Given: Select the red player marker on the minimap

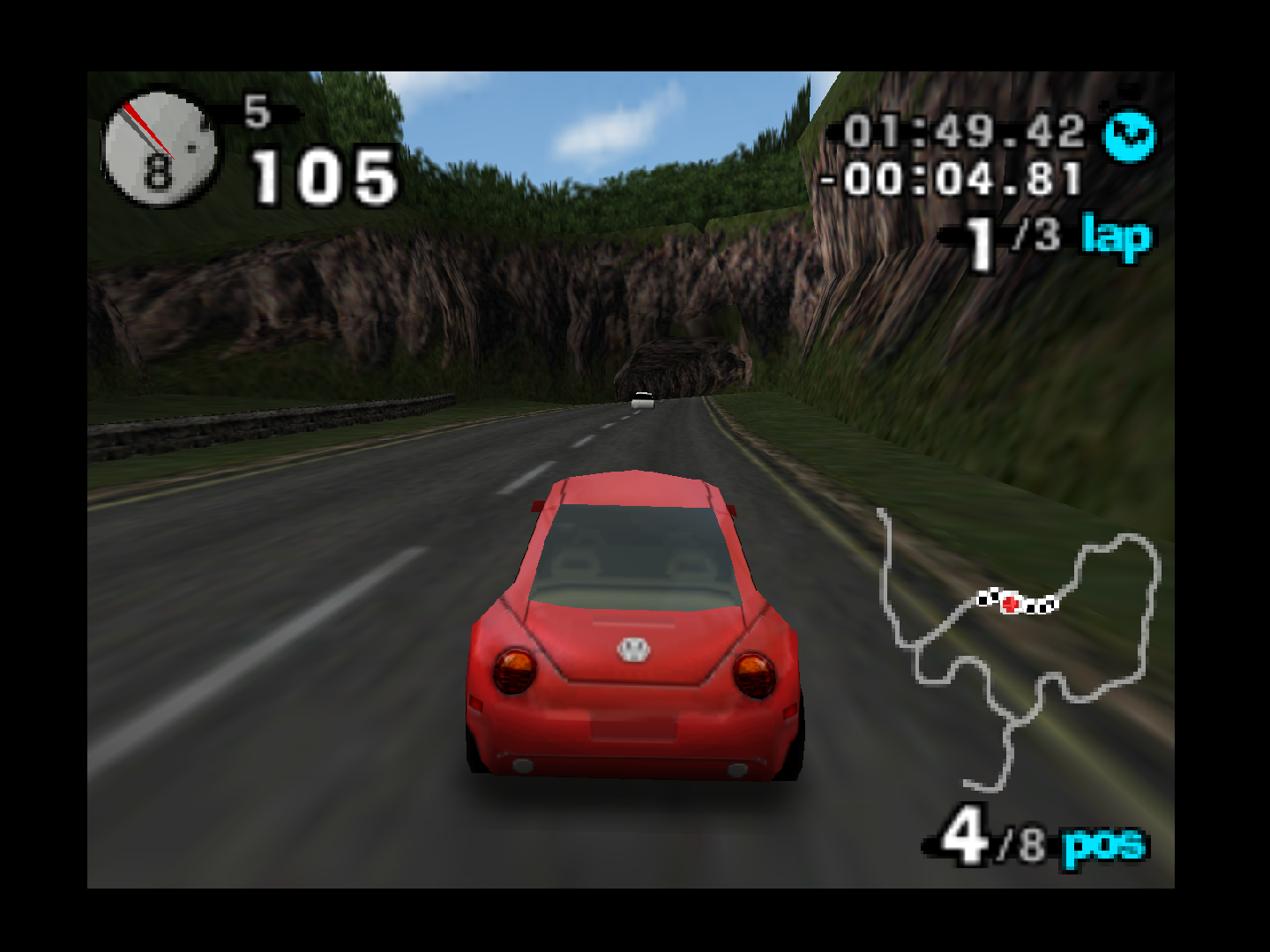Looking at the screenshot, I should click(1011, 604).
